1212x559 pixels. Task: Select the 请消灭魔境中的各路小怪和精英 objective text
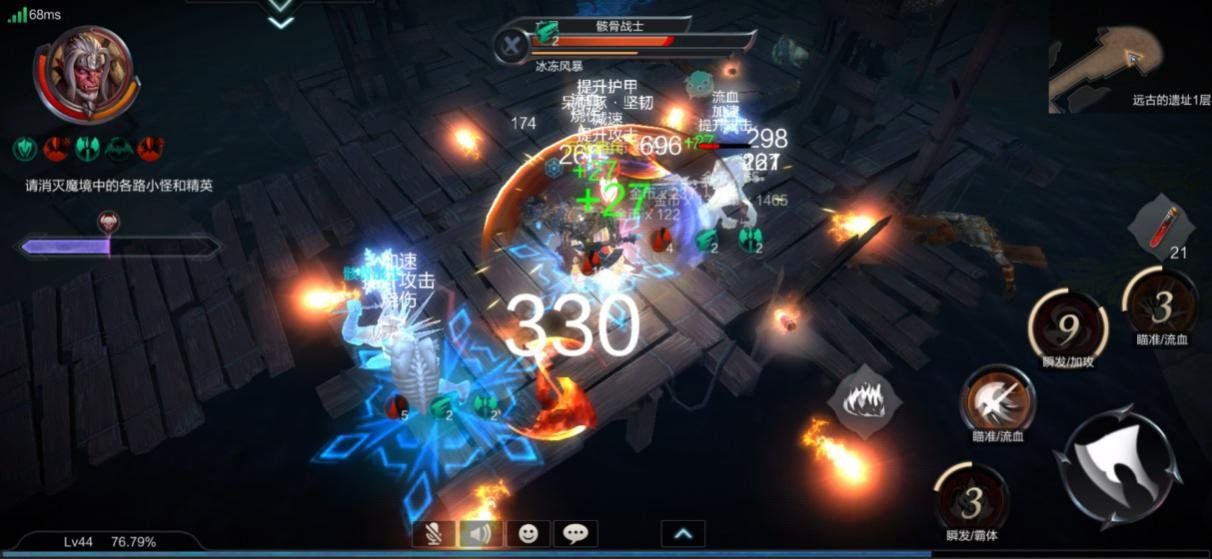click(x=119, y=186)
